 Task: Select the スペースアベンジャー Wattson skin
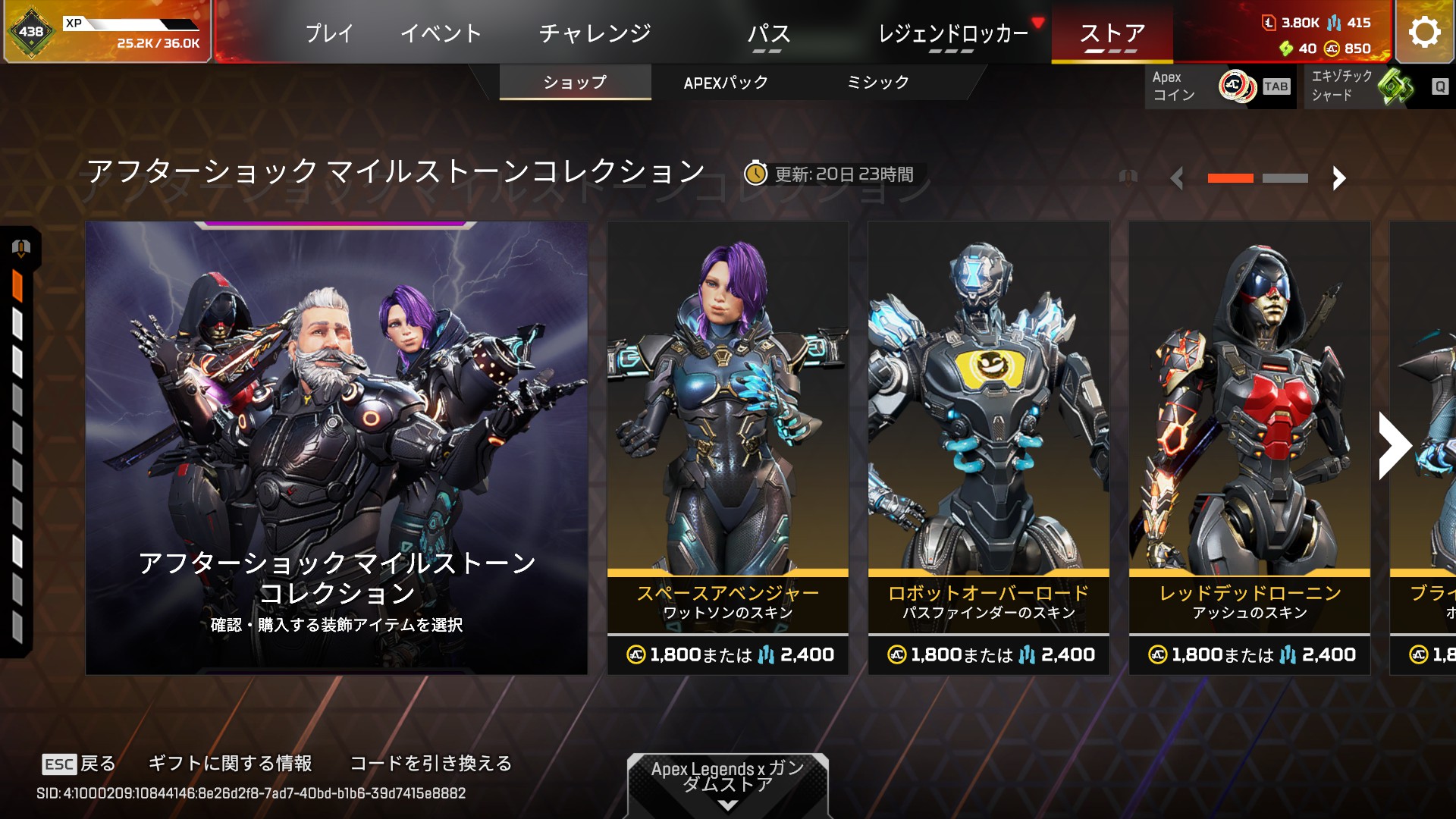pyautogui.click(x=727, y=447)
